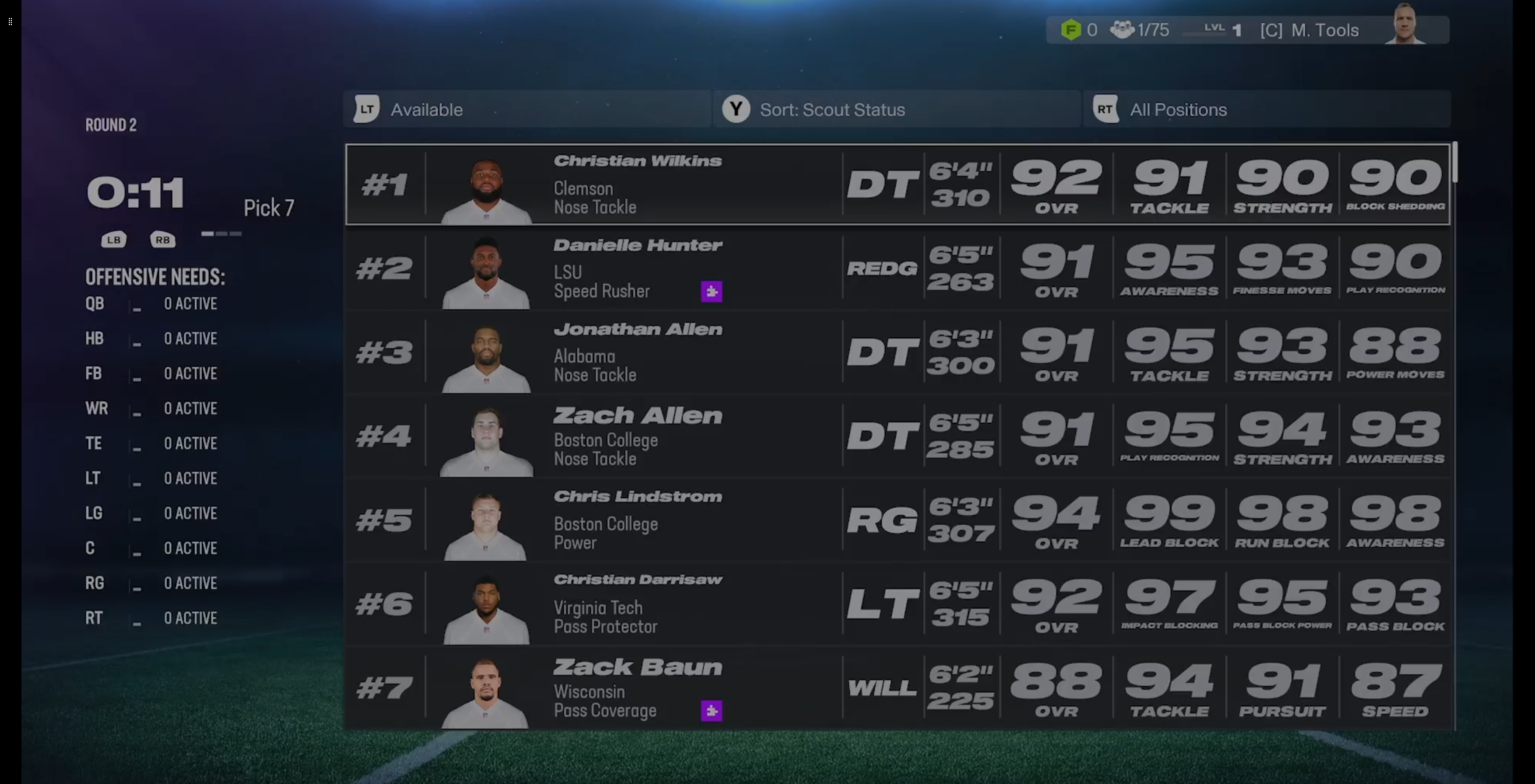Click the RB bumper icon under the draft timer

click(x=163, y=239)
